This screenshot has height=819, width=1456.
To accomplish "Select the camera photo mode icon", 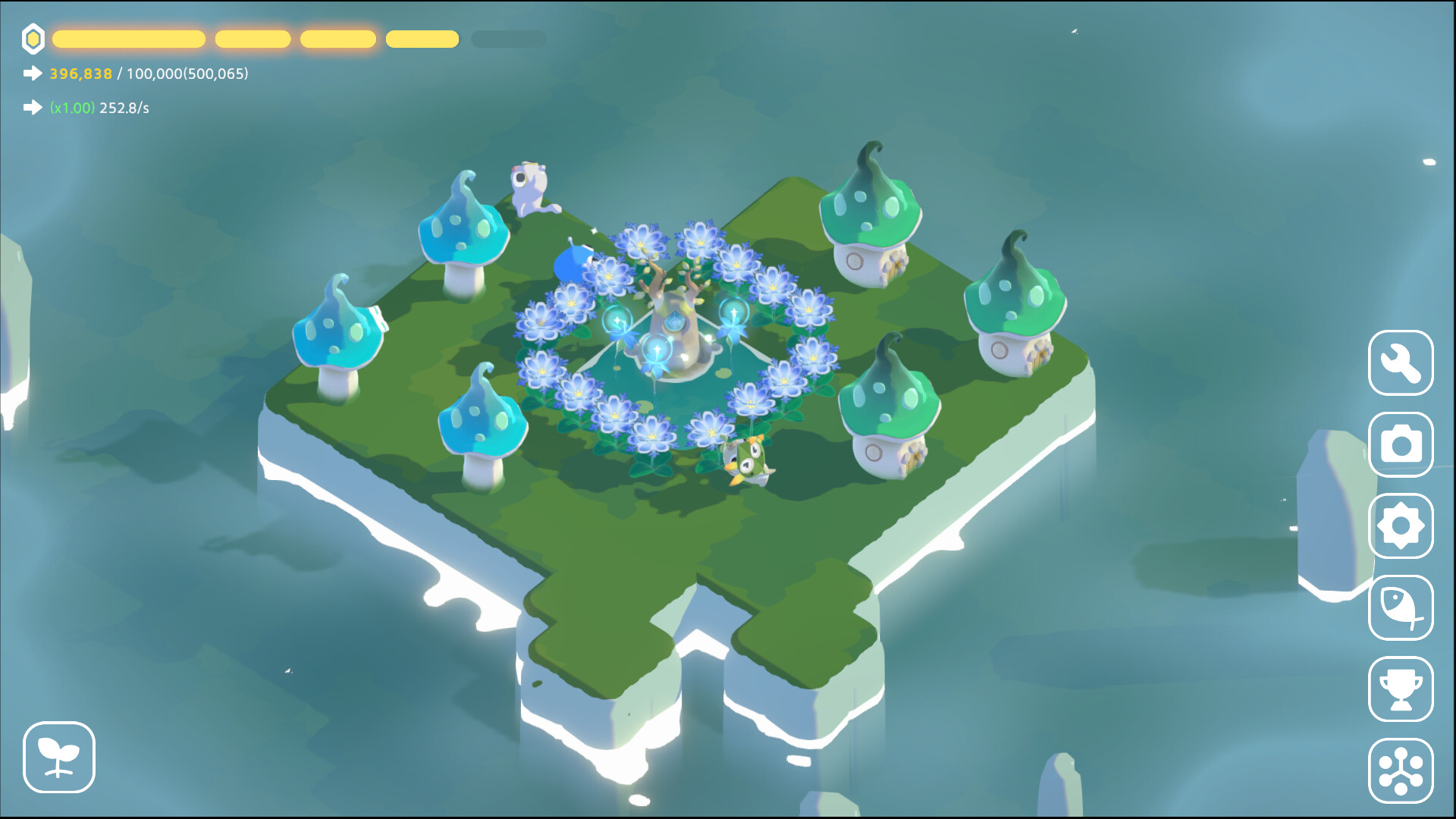I will coord(1401,446).
